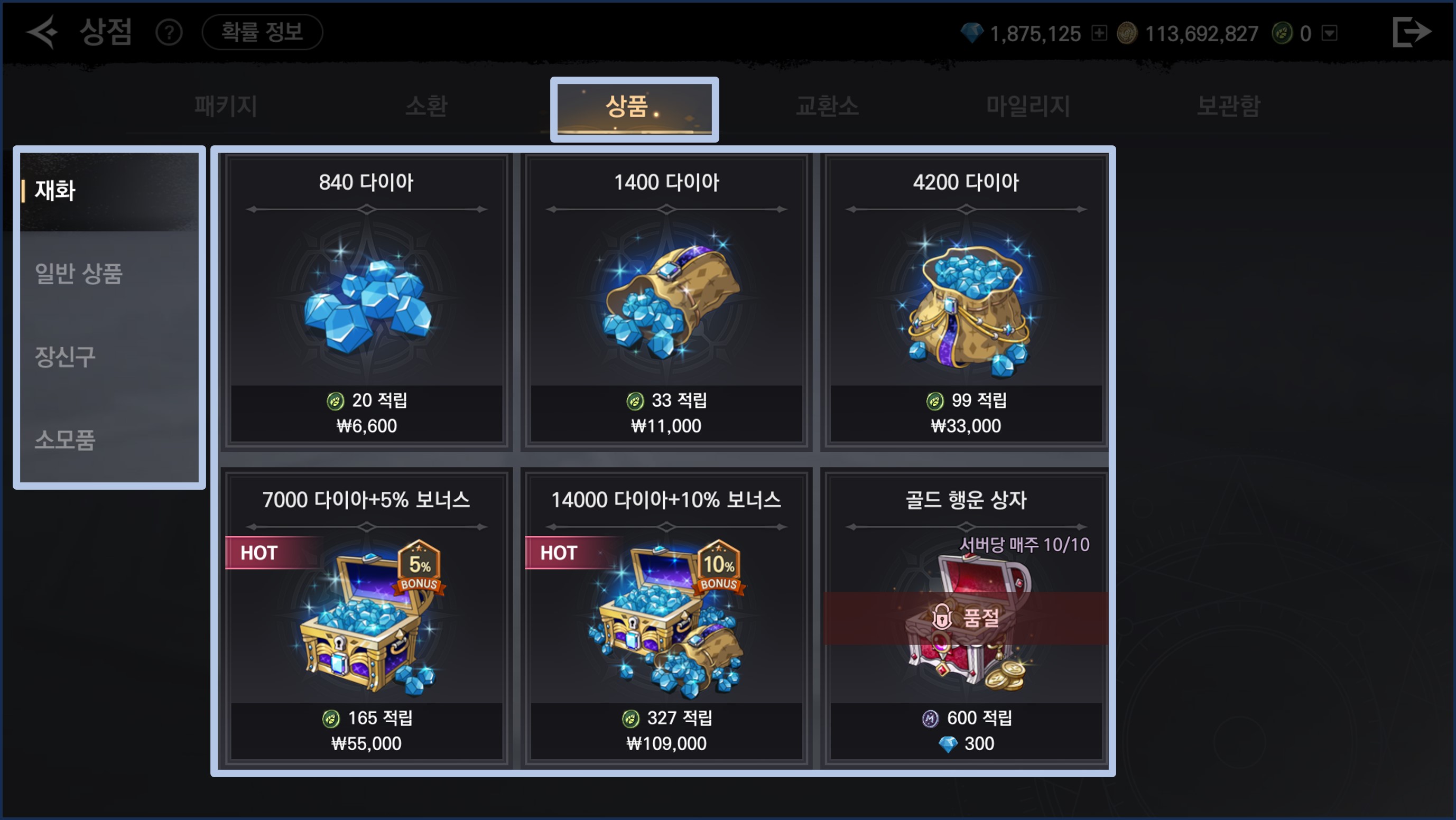Add diamonds with the plus button
Viewport: 1456px width, 820px height.
click(x=1099, y=33)
